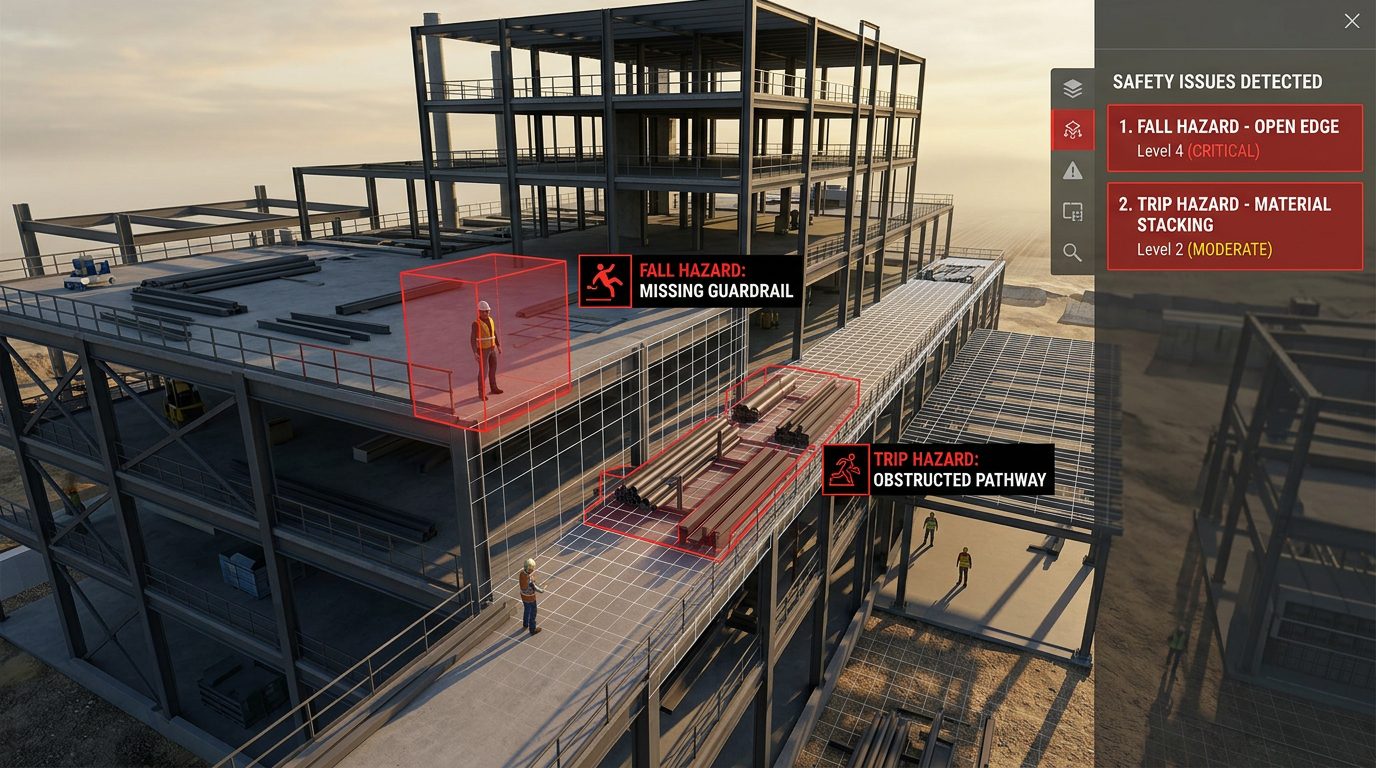Viewport: 1376px width, 768px height.
Task: Select the screen annotation capture icon
Action: (1073, 212)
